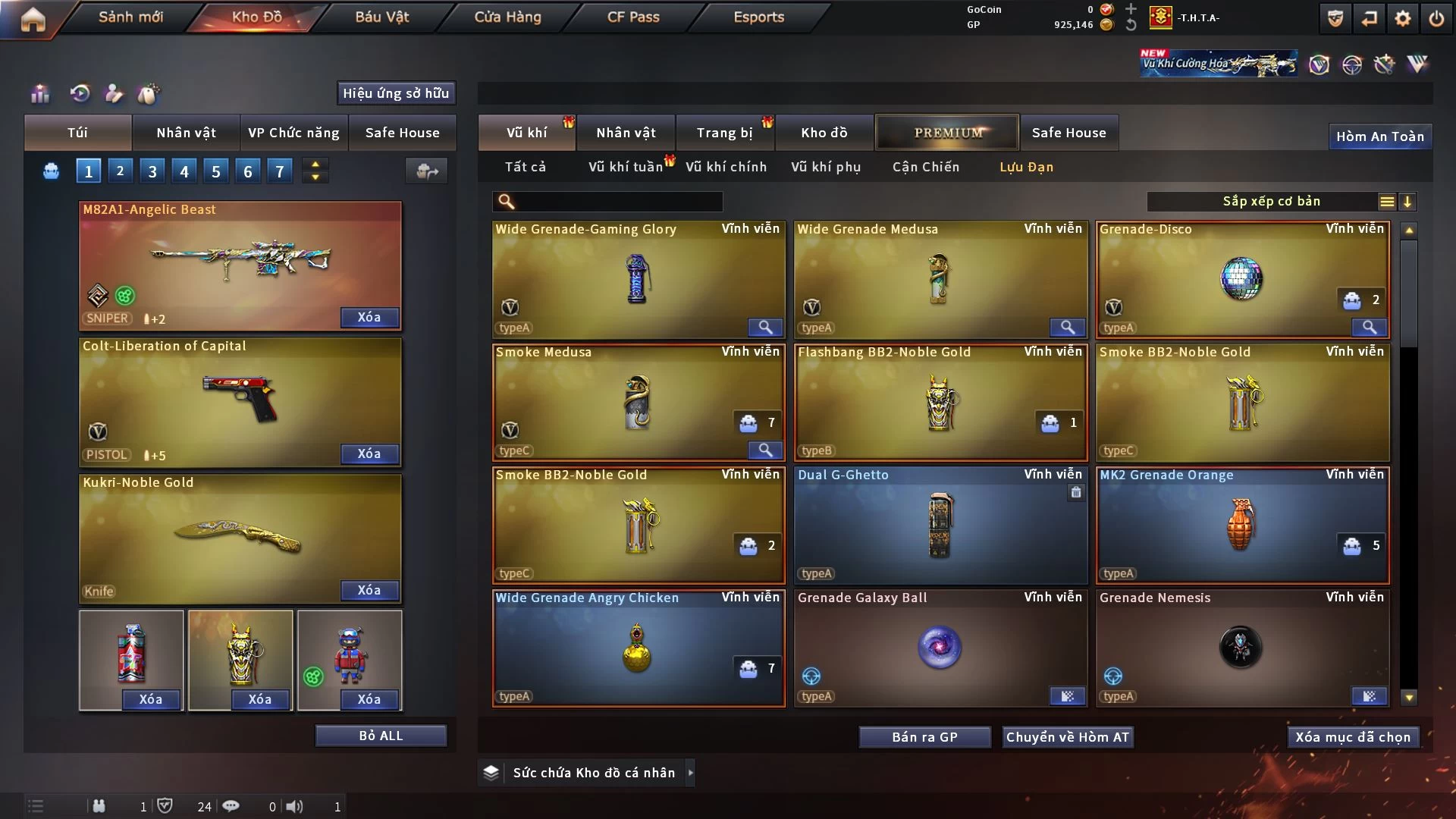Open the Sắp xếp cơ bản sort dropdown

1271,202
